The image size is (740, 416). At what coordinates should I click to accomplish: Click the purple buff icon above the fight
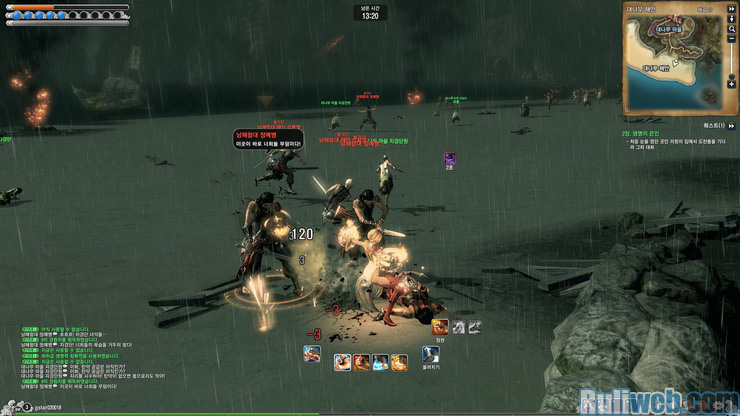coord(450,159)
